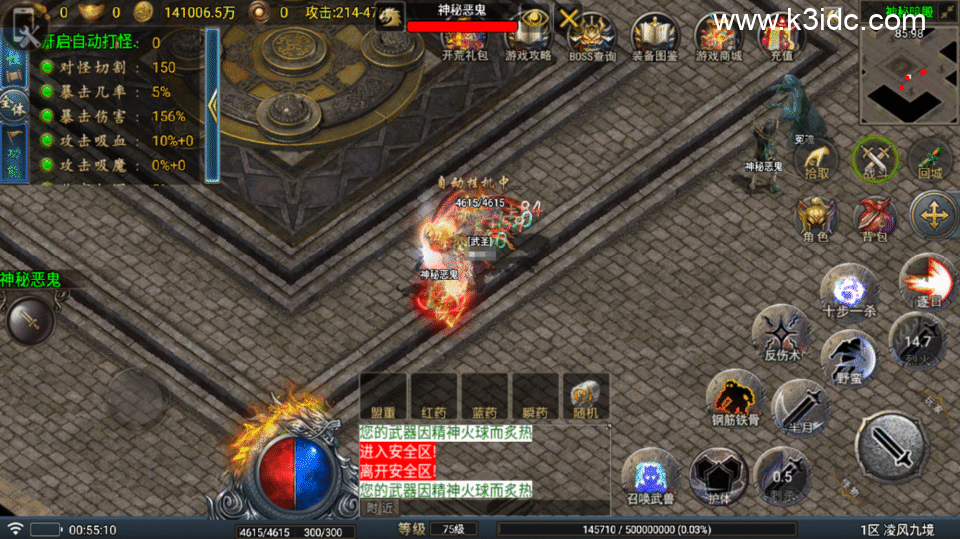Viewport: 960px width, 539px height.
Task: Open the 角色 character sheet
Action: [816, 219]
